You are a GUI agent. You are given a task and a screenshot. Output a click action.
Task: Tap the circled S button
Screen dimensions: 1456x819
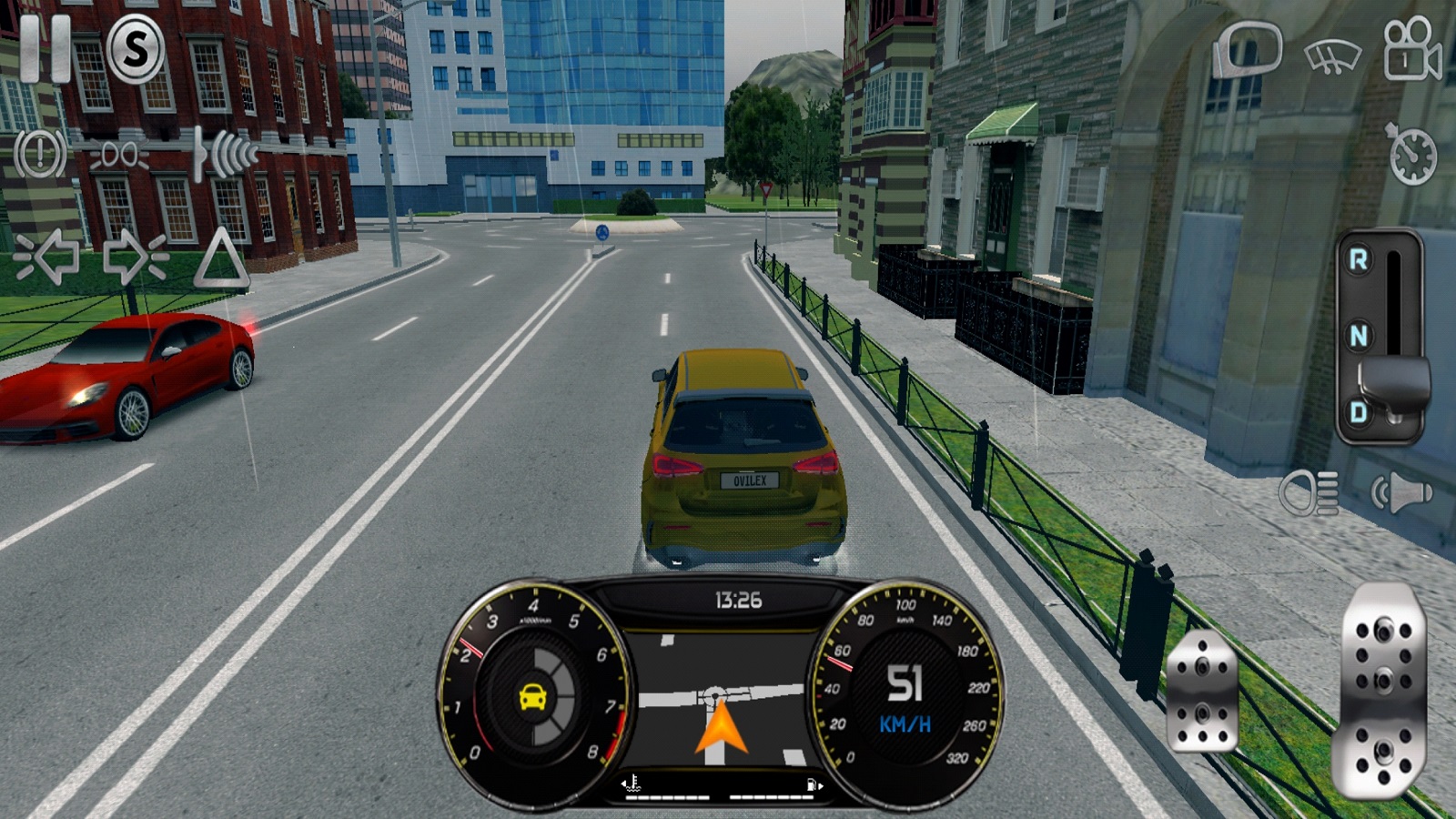(136, 49)
